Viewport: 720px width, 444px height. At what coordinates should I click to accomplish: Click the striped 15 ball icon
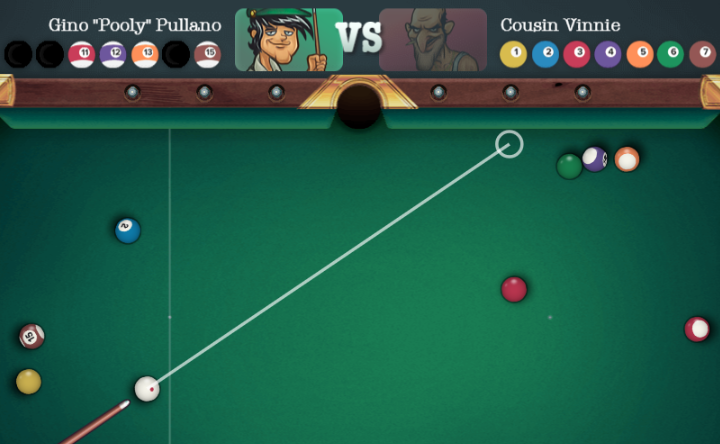207,54
